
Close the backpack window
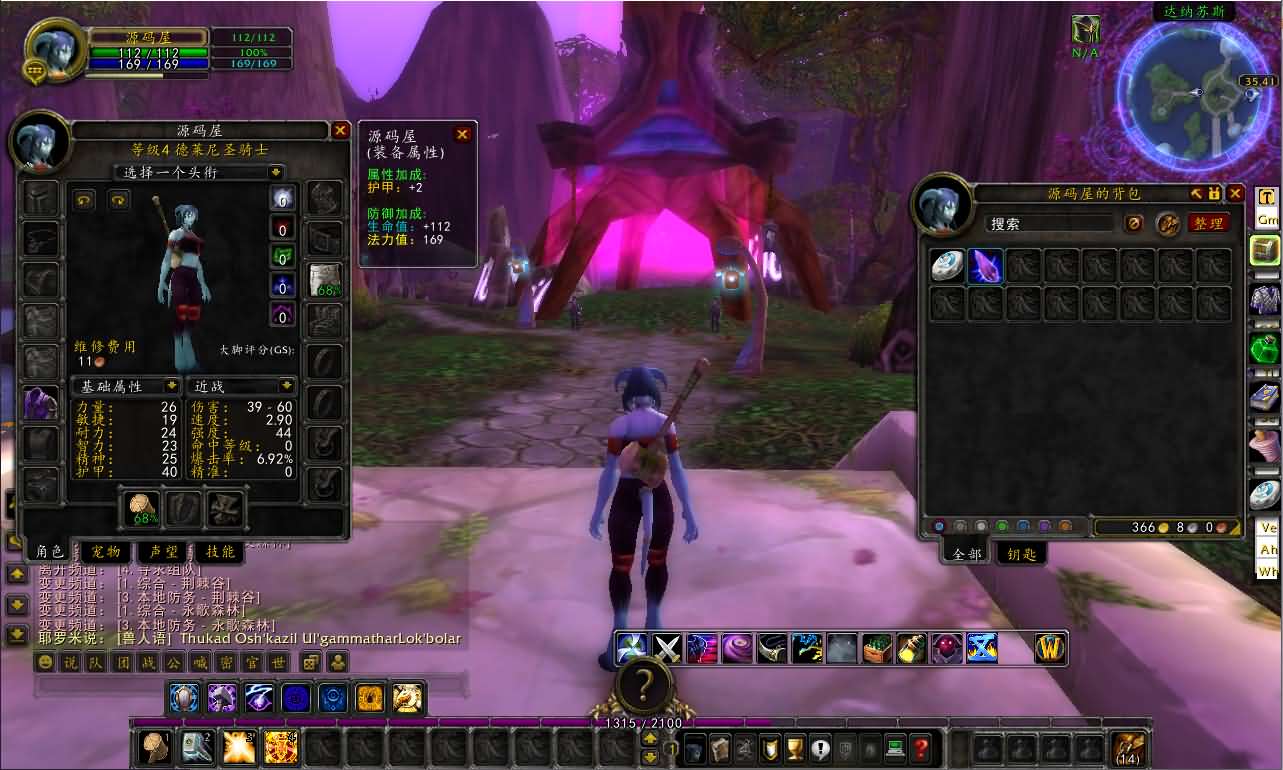pos(1236,194)
